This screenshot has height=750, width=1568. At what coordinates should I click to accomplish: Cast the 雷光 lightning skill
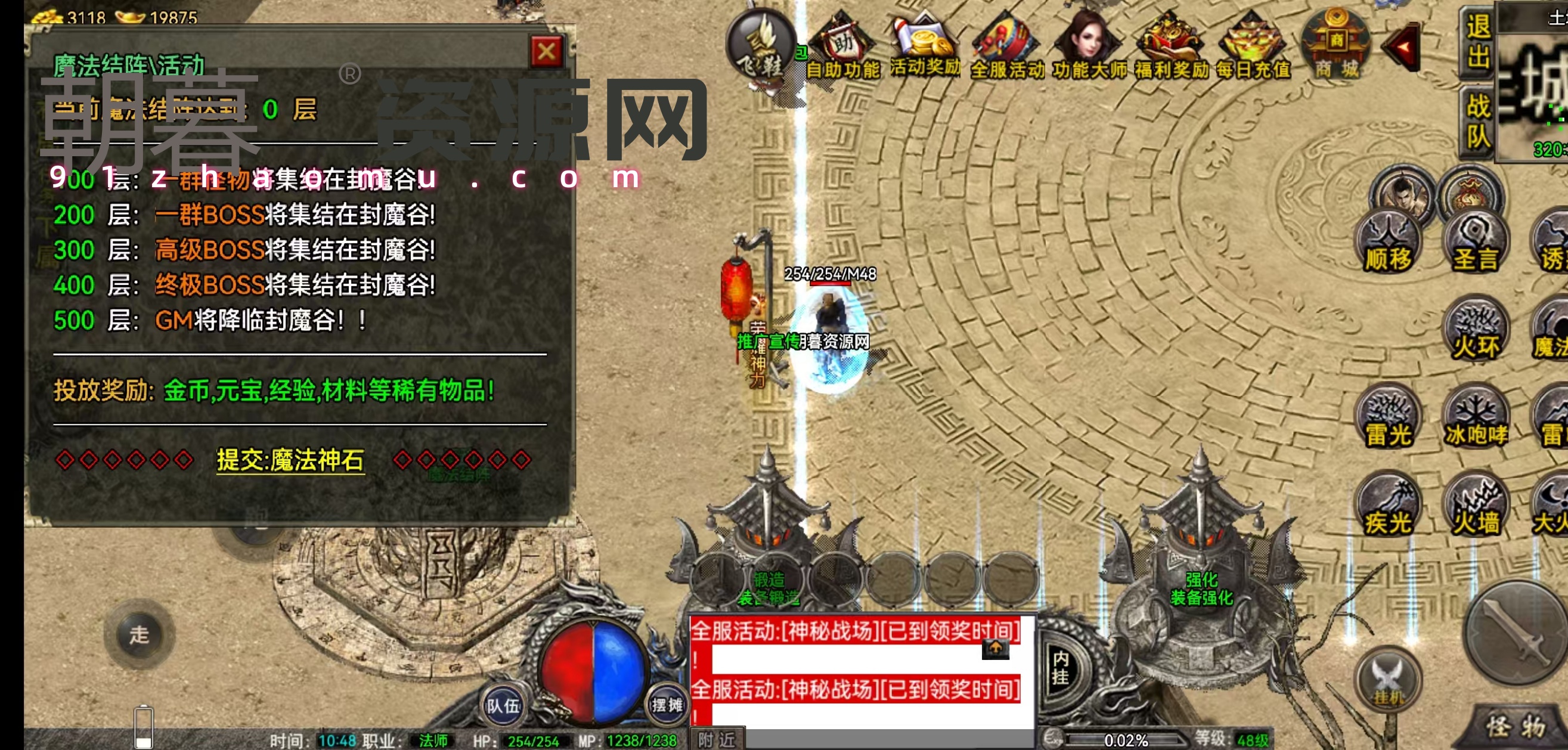coord(1388,419)
